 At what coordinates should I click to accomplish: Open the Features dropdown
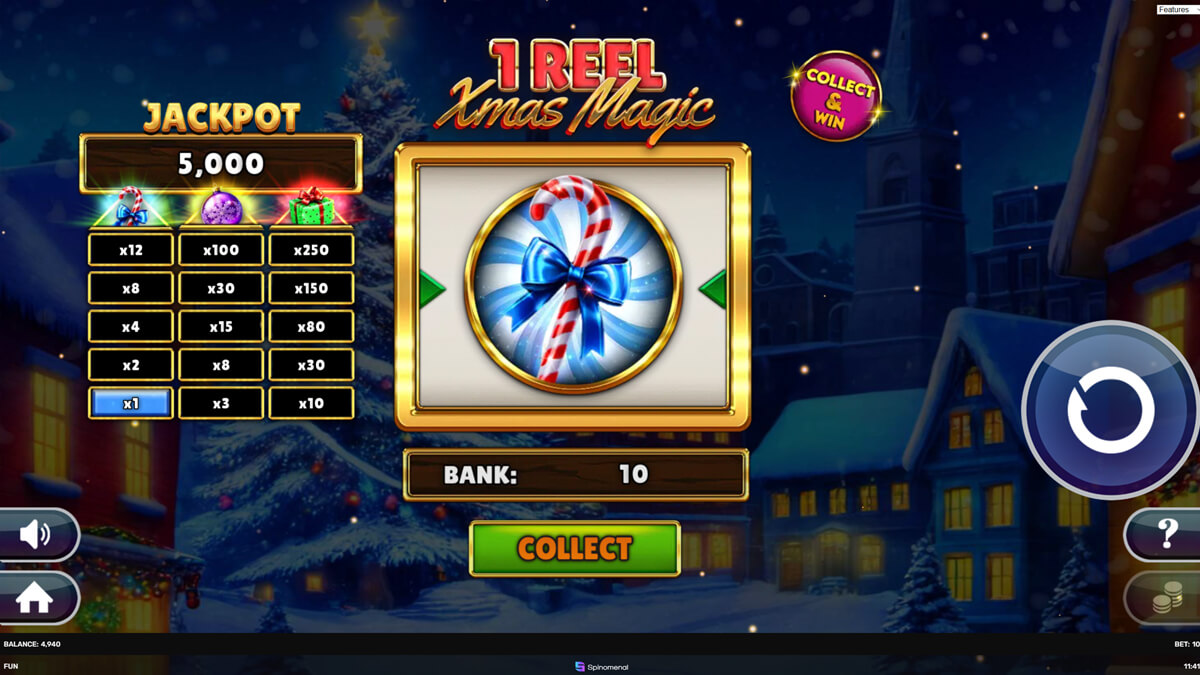coord(1177,9)
